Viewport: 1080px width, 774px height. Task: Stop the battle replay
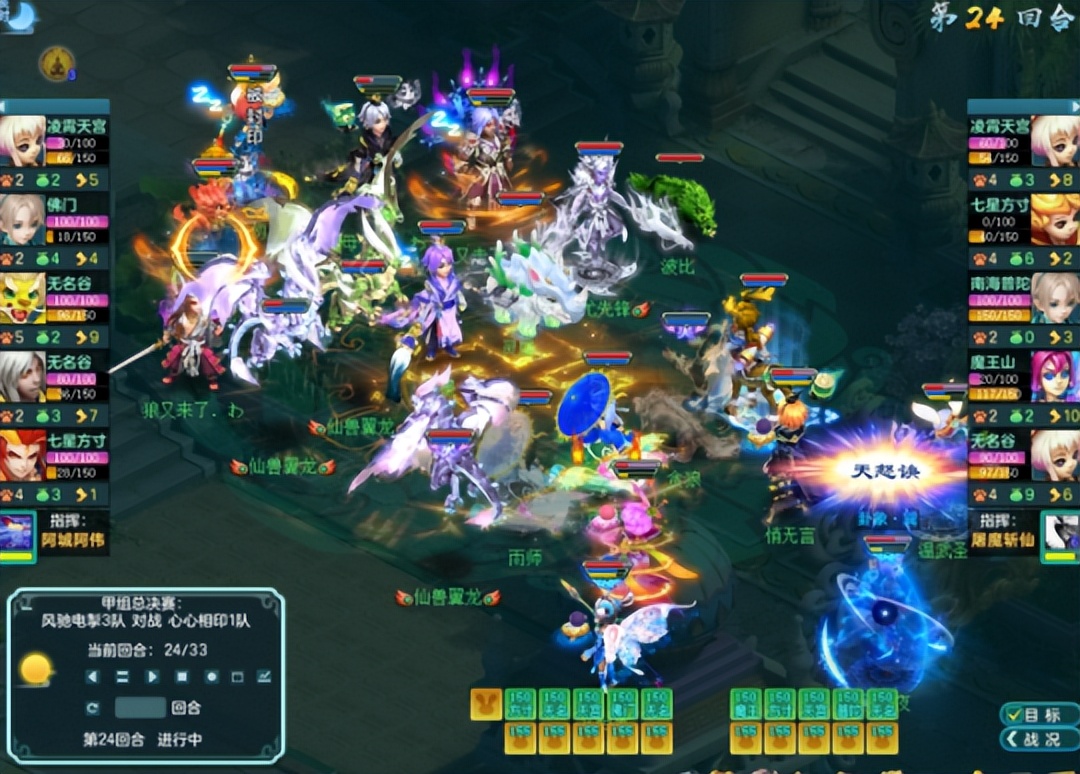point(181,677)
